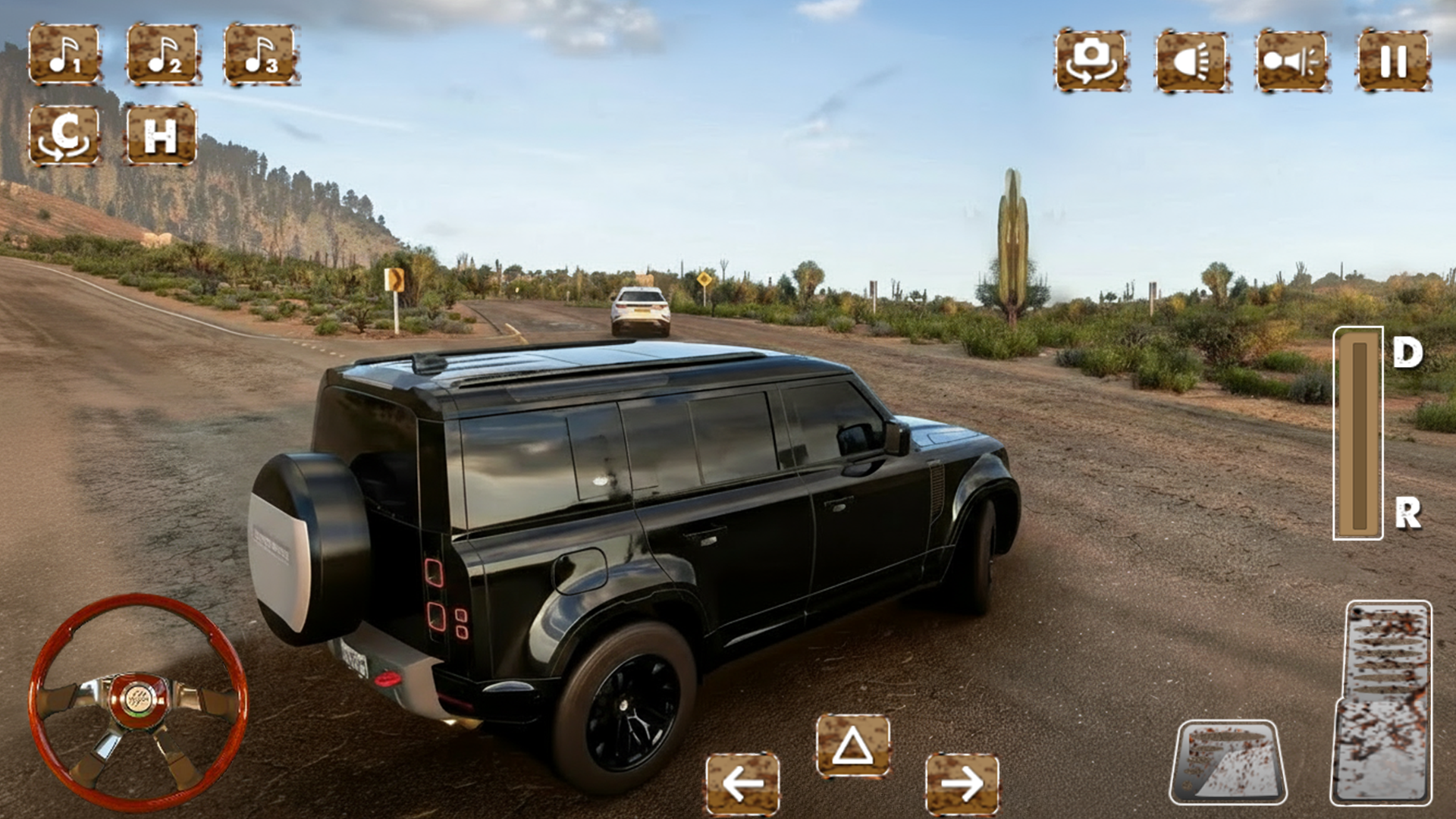Image resolution: width=1456 pixels, height=819 pixels.
Task: Hit the brake pedal
Action: pyautogui.click(x=1228, y=763)
